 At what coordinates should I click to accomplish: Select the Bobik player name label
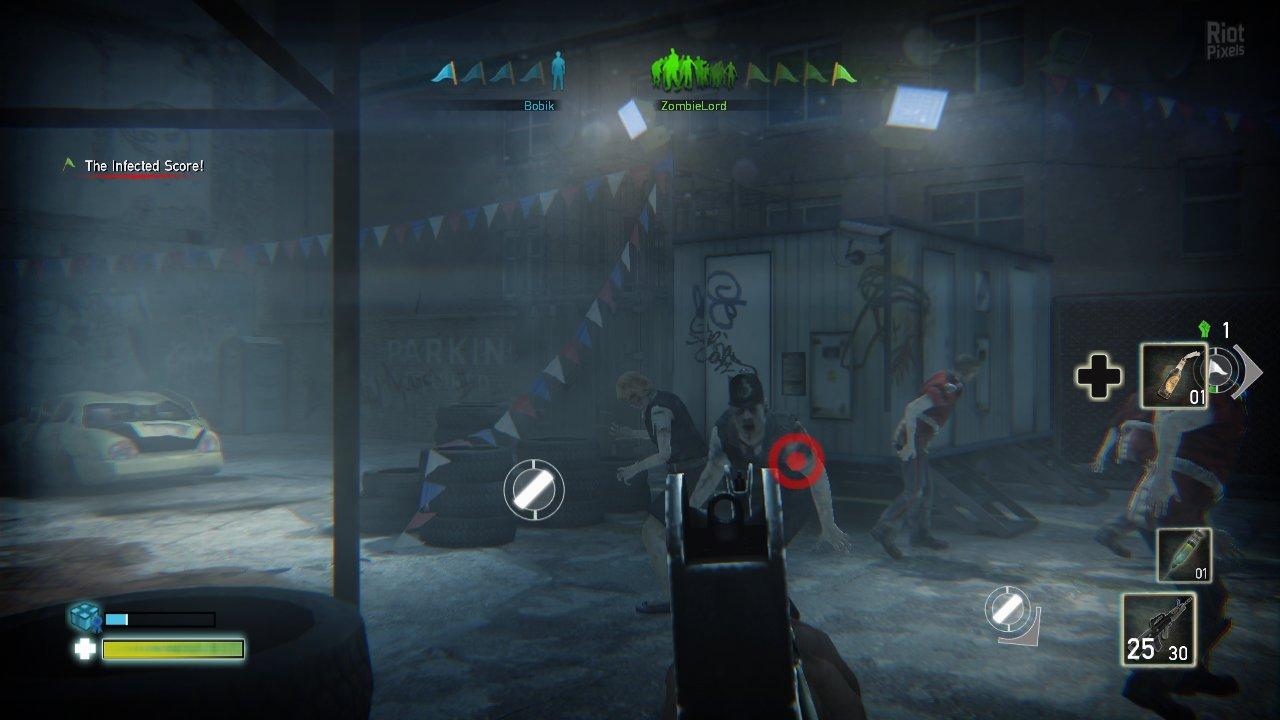[537, 106]
